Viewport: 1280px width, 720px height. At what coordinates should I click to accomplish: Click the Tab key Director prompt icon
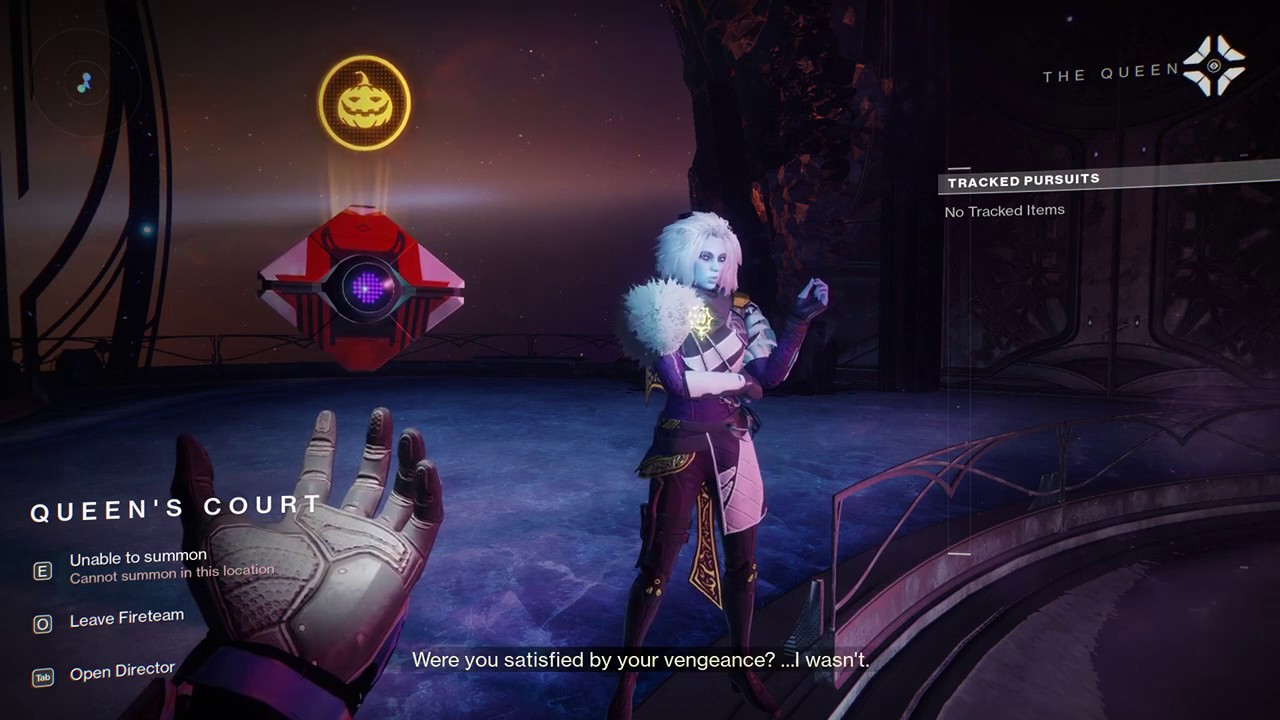pos(42,677)
